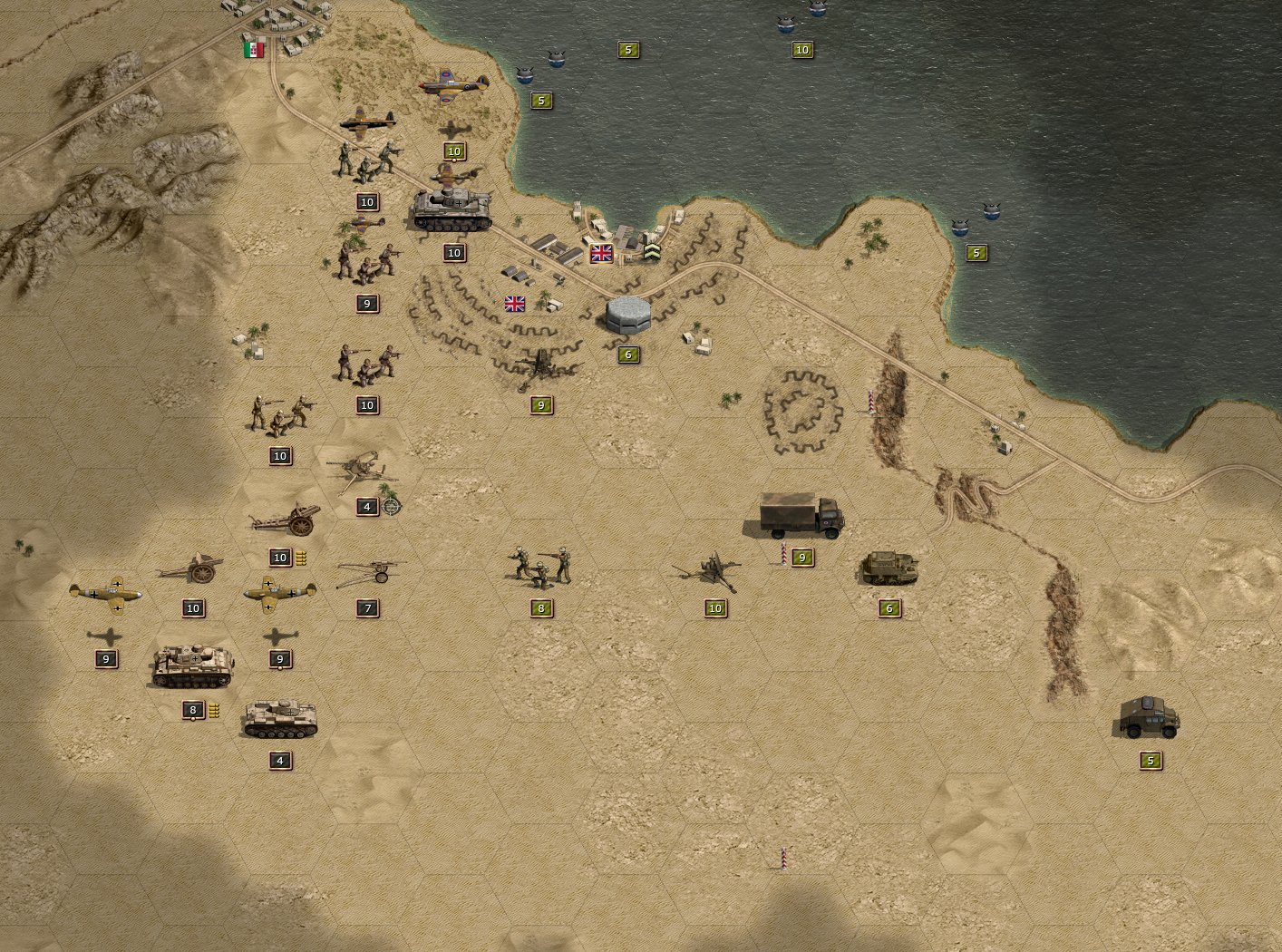Select the concrete bunker with strength 6
Image resolution: width=1282 pixels, height=952 pixels.
[x=628, y=315]
